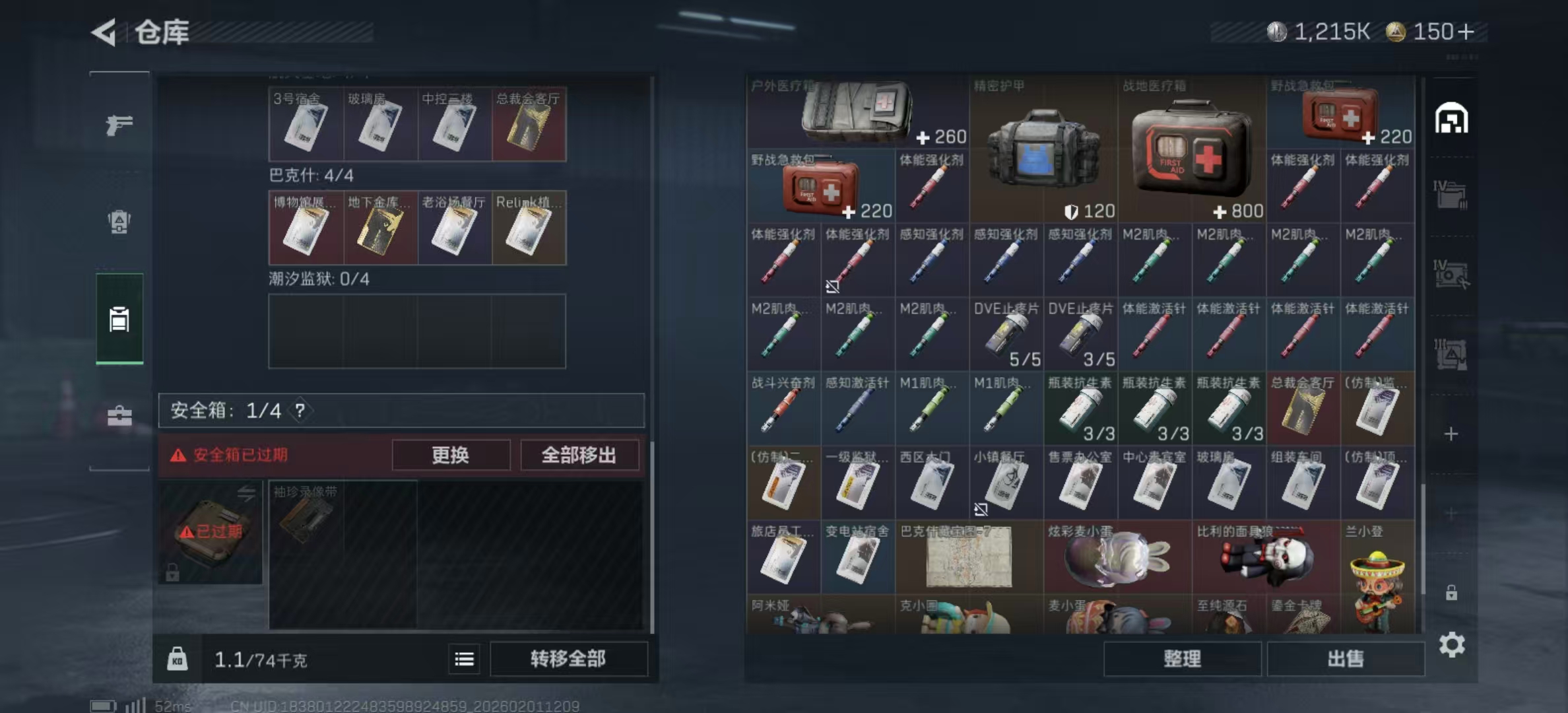This screenshot has height=713, width=1568.
Task: Click the plus icon to add a stash
Action: pyautogui.click(x=1452, y=434)
